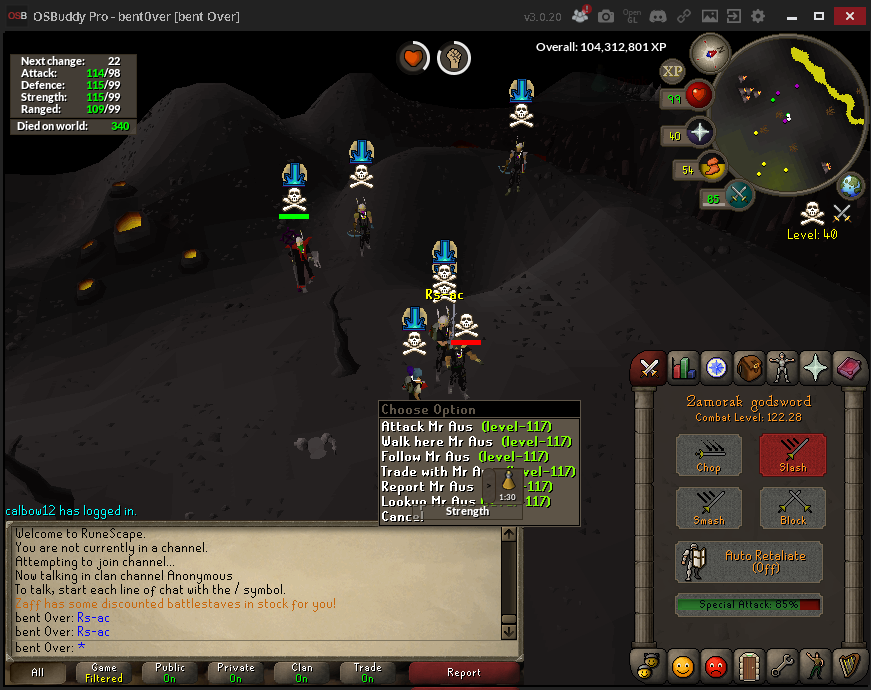Cancel the Choose Option menu
Image resolution: width=871 pixels, height=690 pixels.
click(401, 516)
